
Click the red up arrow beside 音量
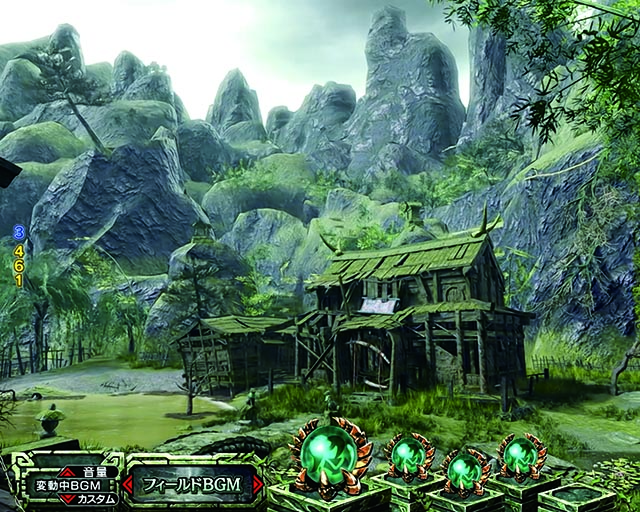65,472
